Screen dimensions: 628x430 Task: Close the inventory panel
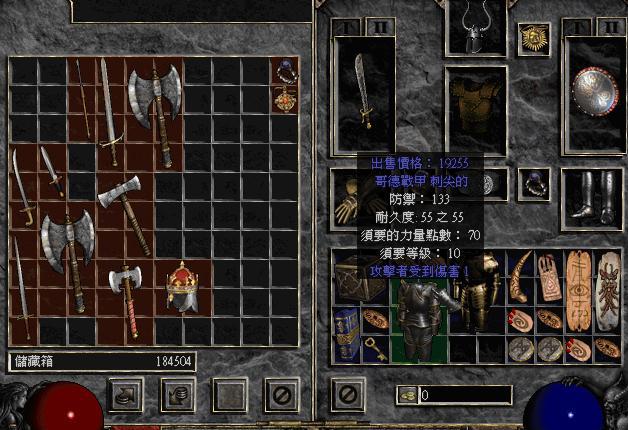pyautogui.click(x=346, y=394)
